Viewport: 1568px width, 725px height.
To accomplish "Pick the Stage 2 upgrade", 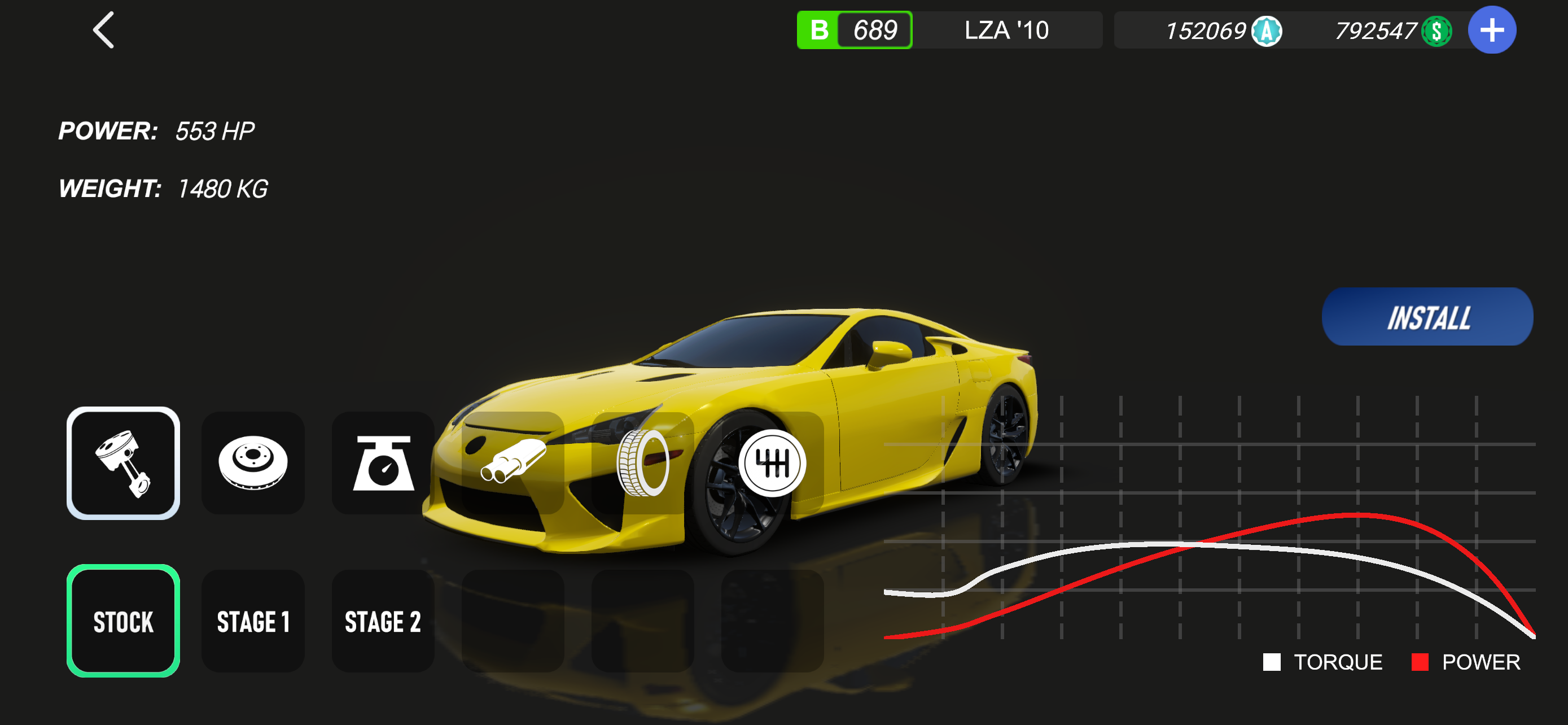I will [x=383, y=622].
